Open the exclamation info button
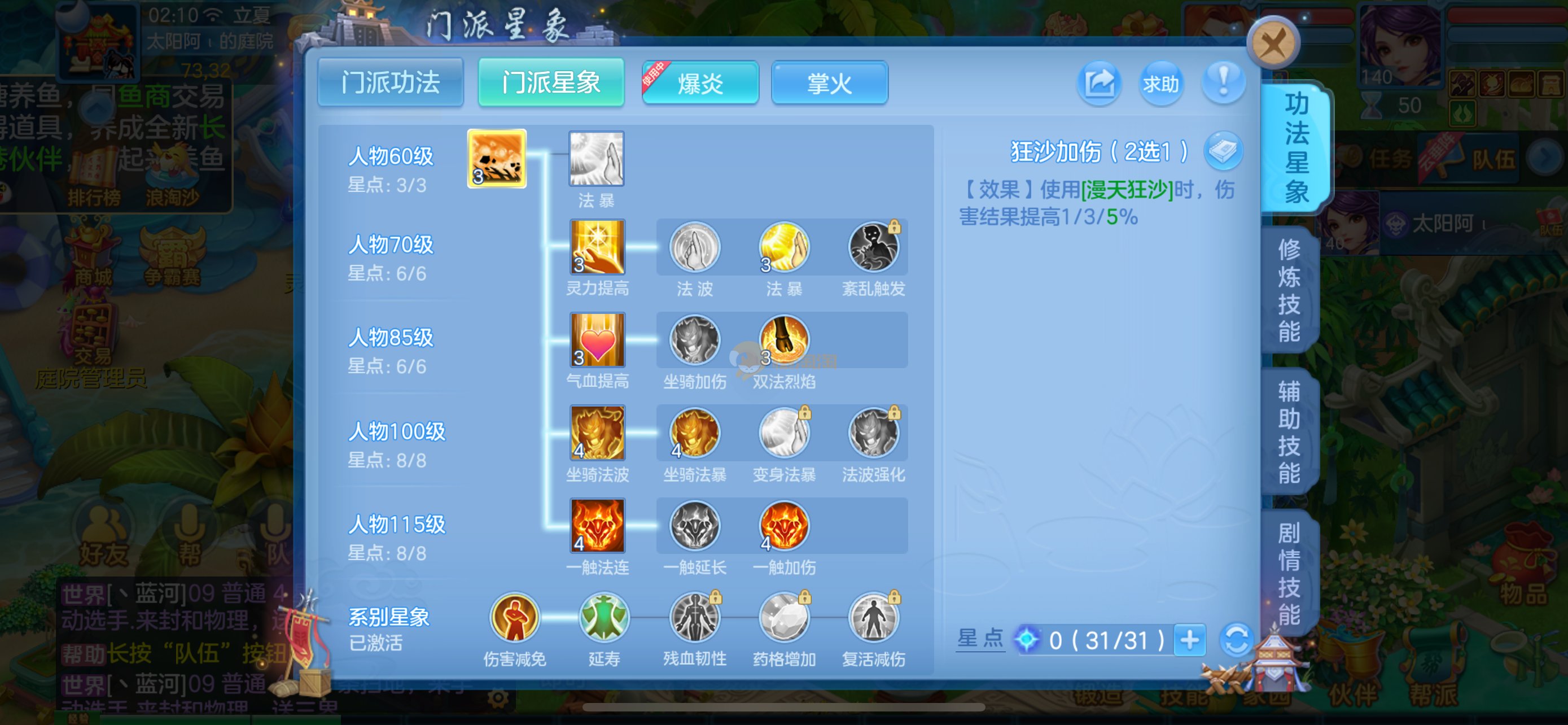The image size is (1568, 725). (1223, 83)
